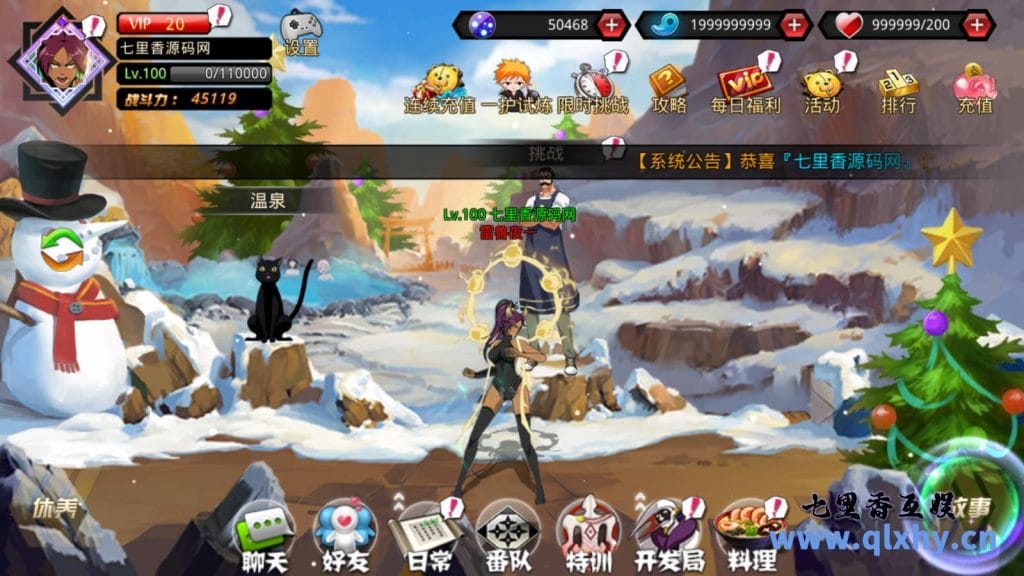This screenshot has width=1024, height=576.
Task: Add more purple dice currency
Action: [611, 24]
